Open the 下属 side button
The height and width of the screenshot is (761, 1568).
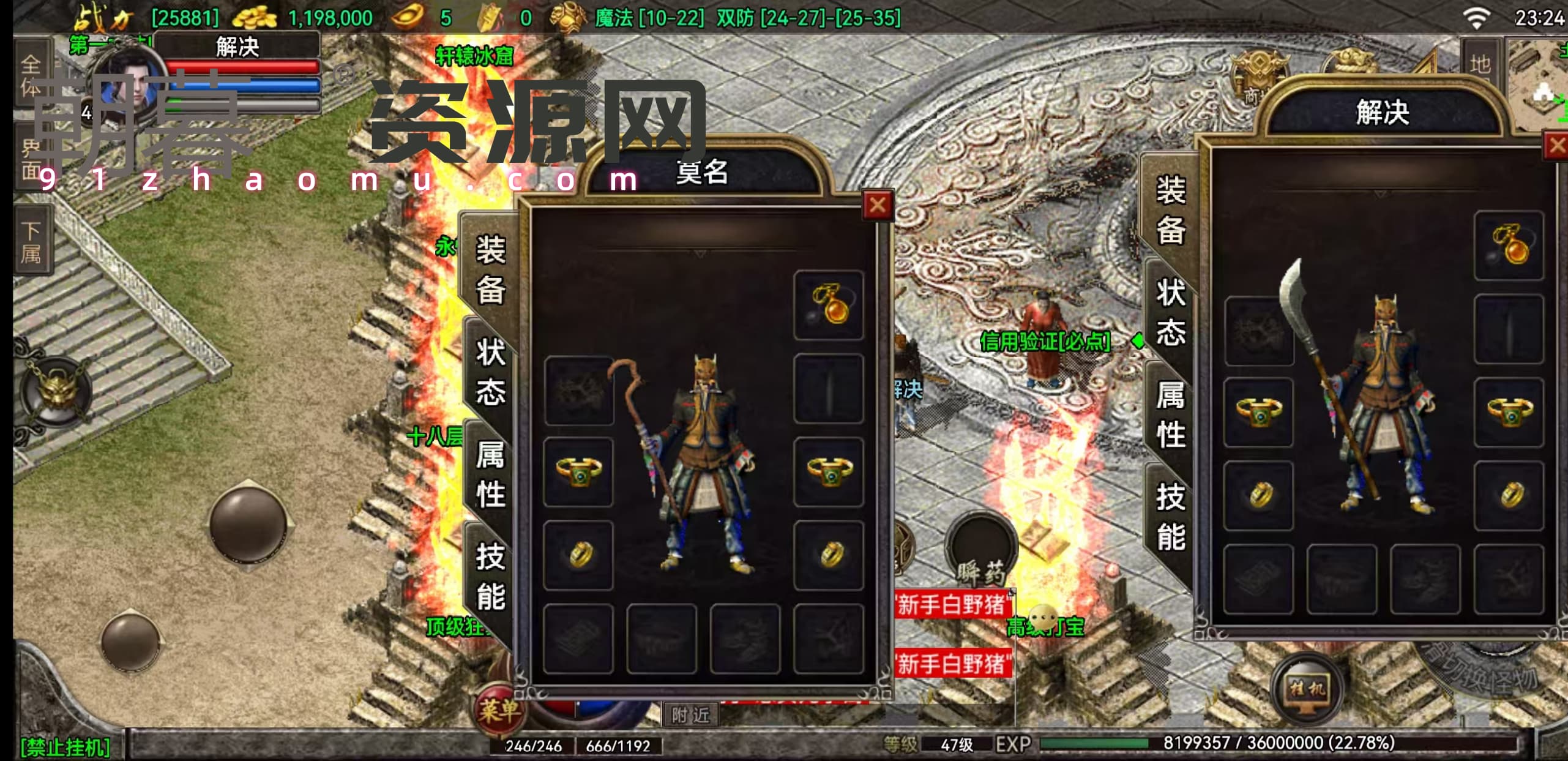tap(32, 241)
